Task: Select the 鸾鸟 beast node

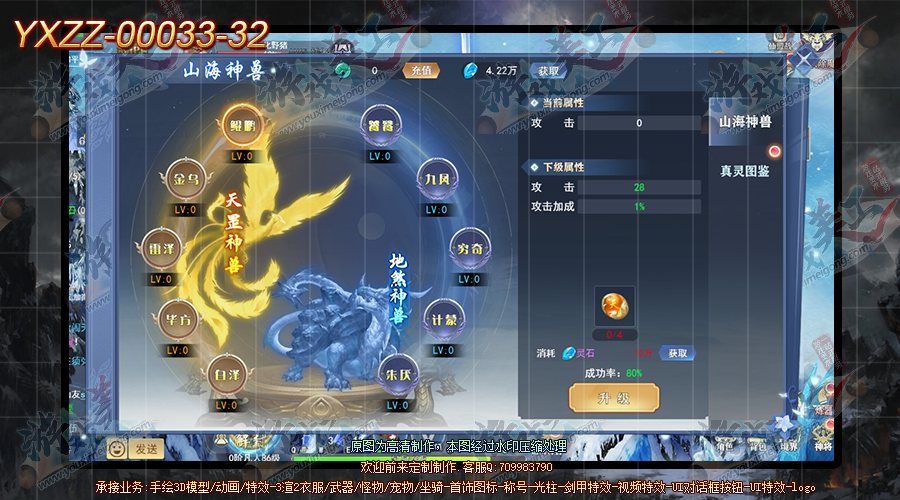Action: click(380, 127)
